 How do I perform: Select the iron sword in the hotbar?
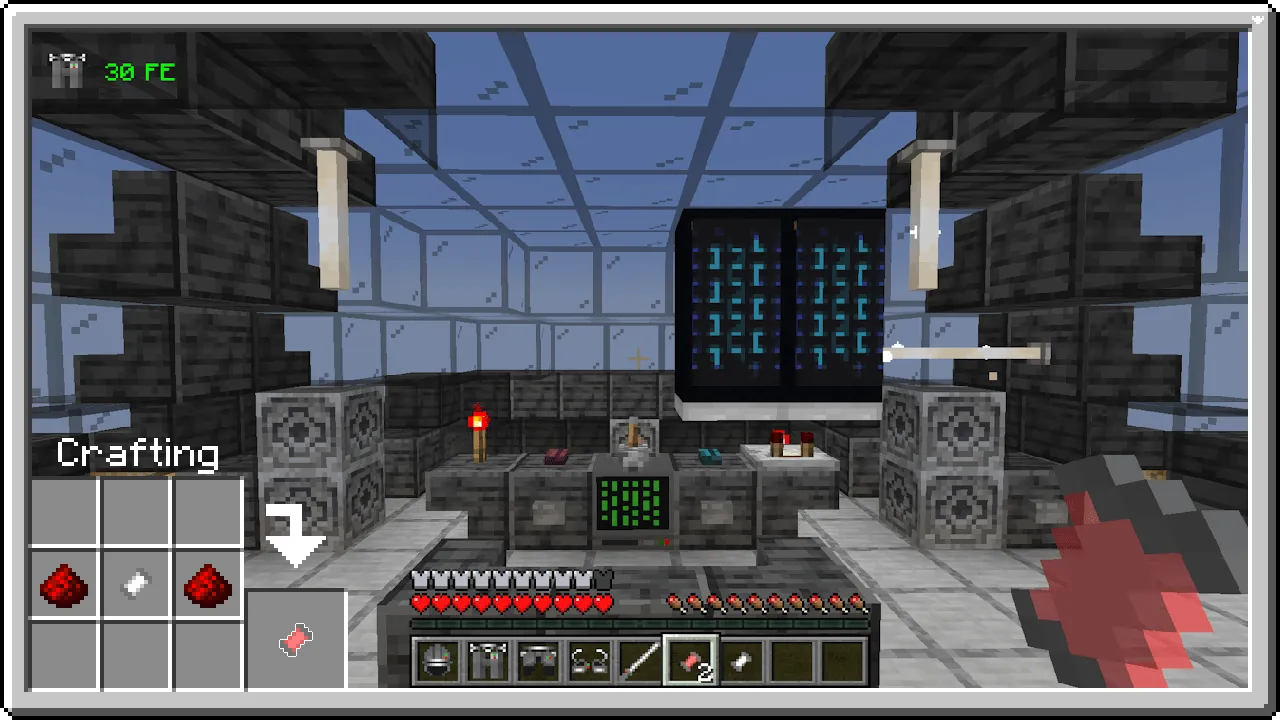click(638, 661)
